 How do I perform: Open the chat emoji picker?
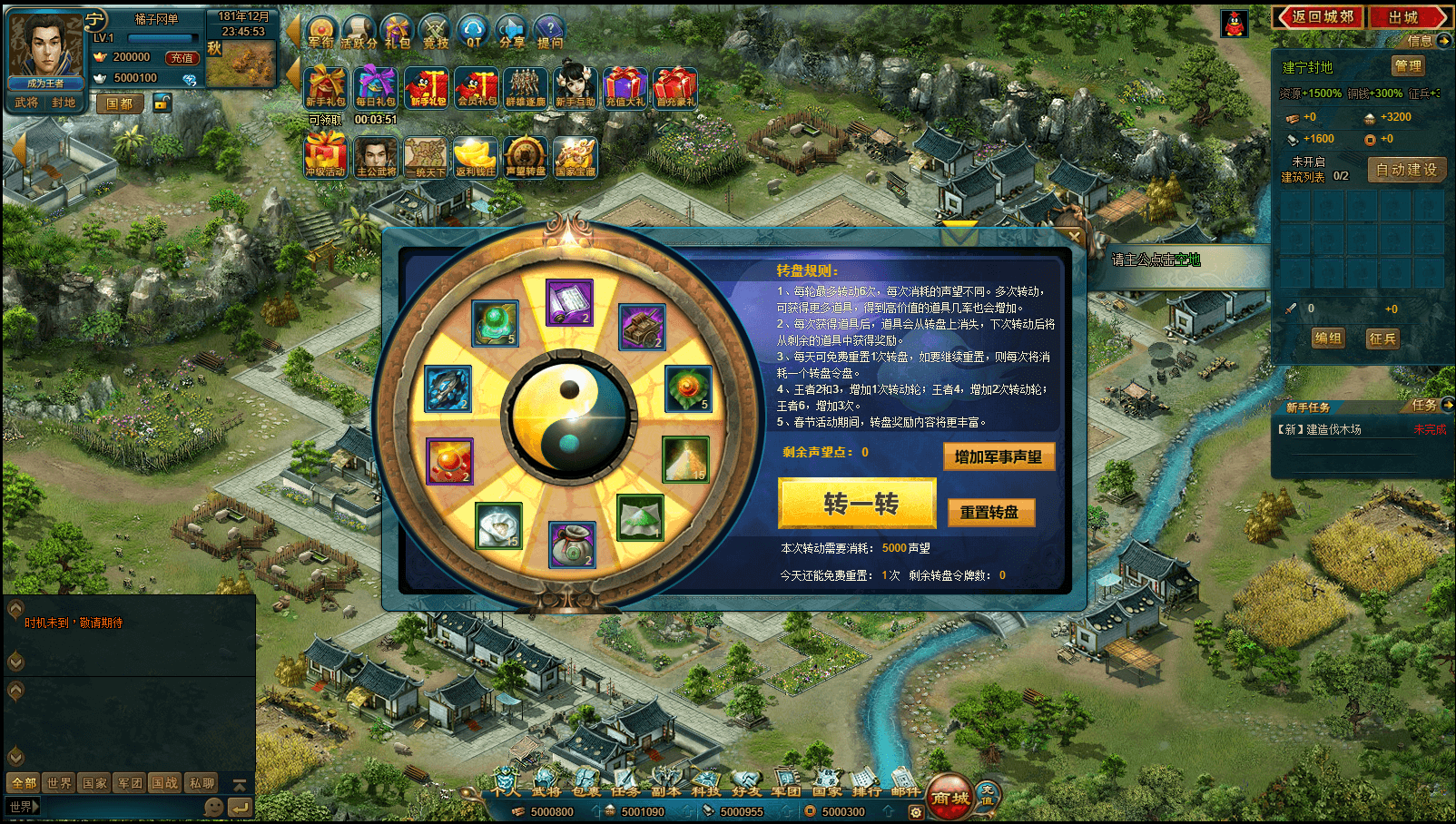[x=214, y=806]
